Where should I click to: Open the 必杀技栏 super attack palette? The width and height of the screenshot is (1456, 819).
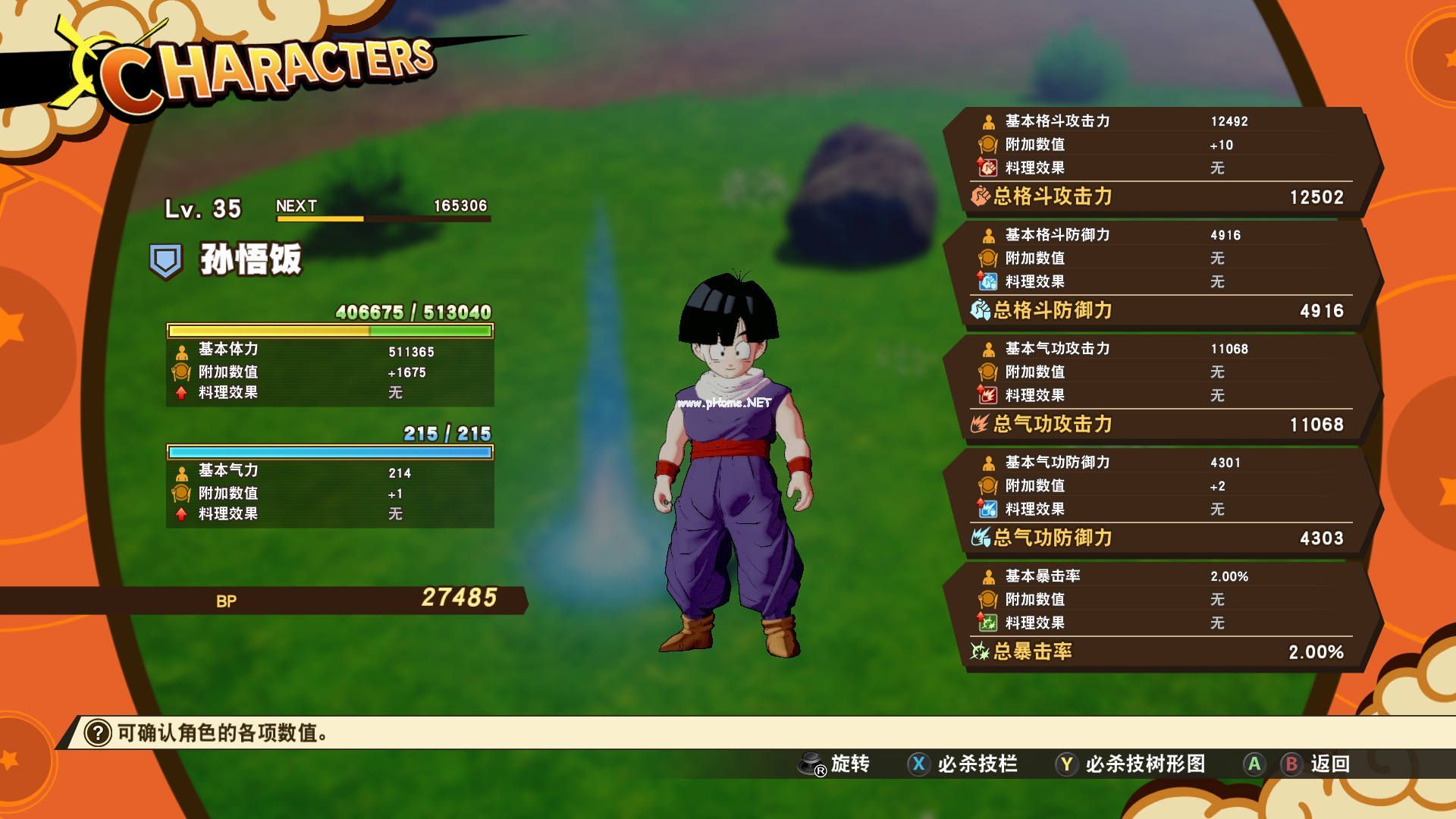pos(963,764)
